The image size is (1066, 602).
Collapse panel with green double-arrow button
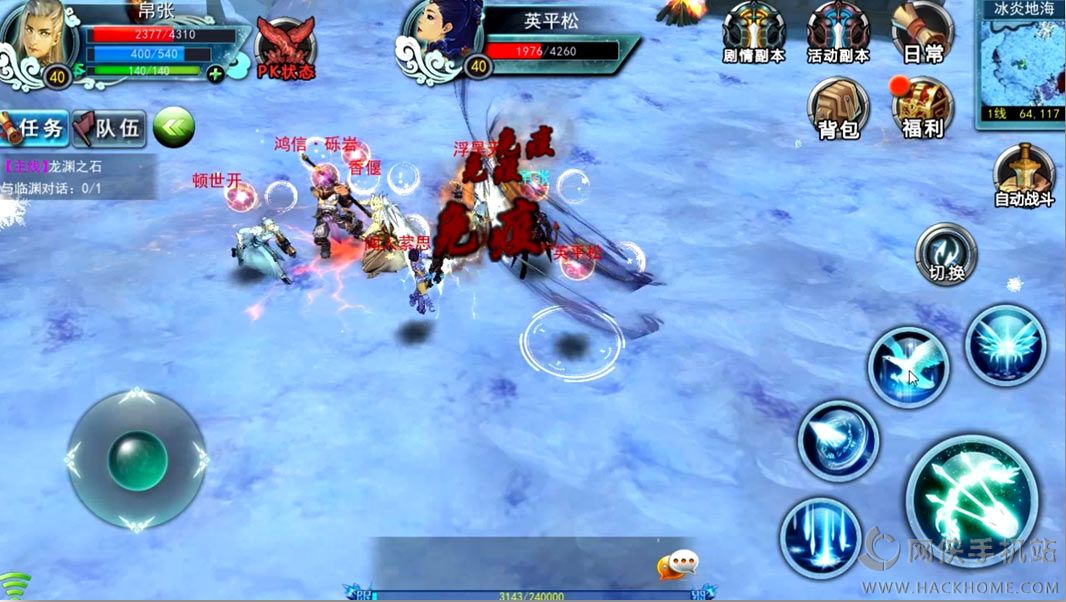point(173,127)
